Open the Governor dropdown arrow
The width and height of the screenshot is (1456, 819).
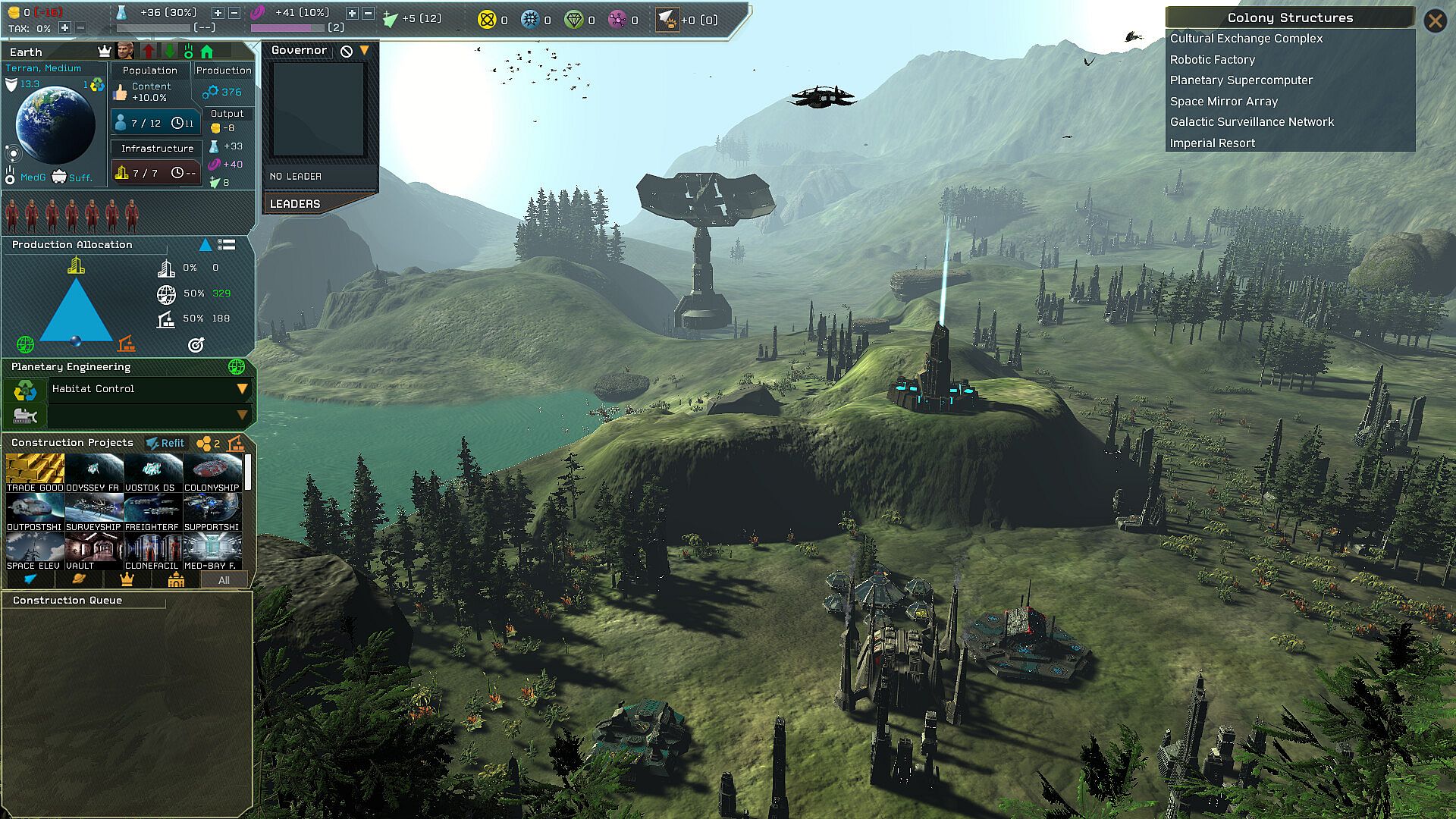[x=365, y=51]
